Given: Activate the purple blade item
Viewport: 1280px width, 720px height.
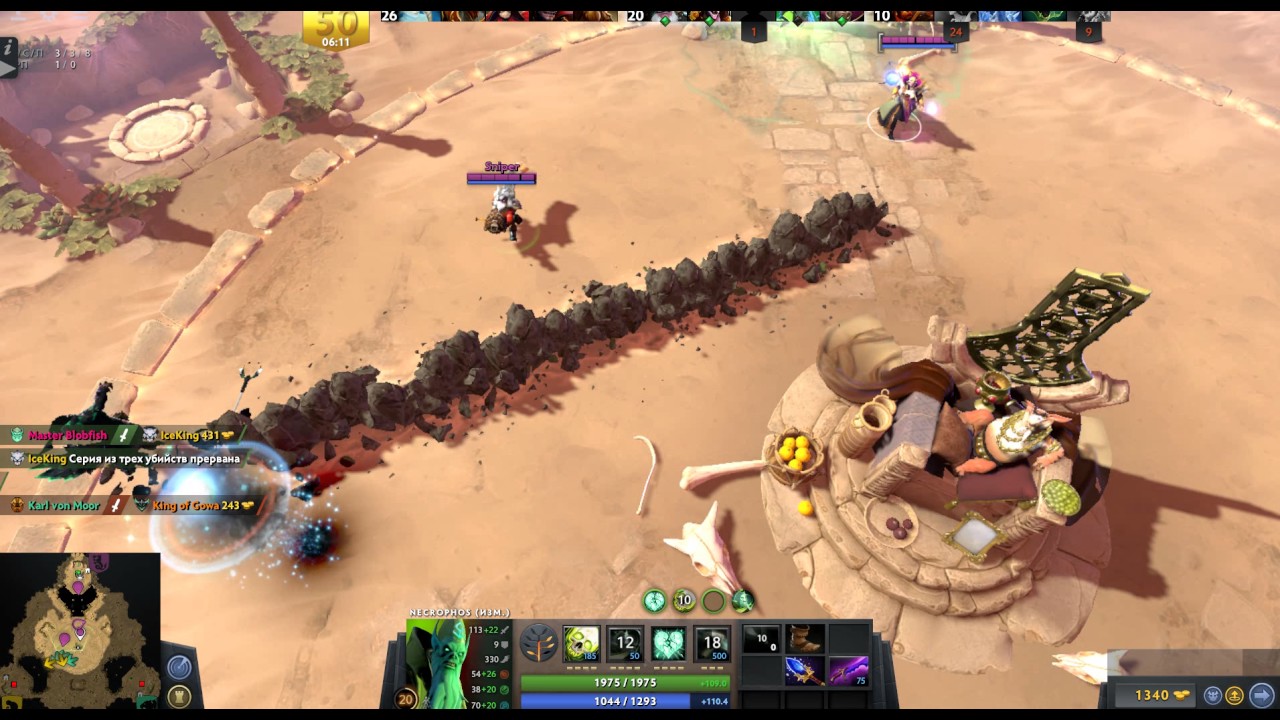Looking at the screenshot, I should point(848,671).
